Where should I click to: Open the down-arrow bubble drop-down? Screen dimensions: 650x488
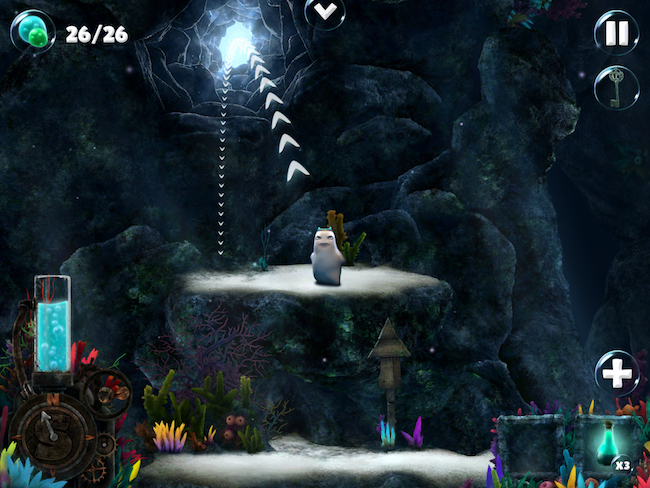pyautogui.click(x=324, y=13)
